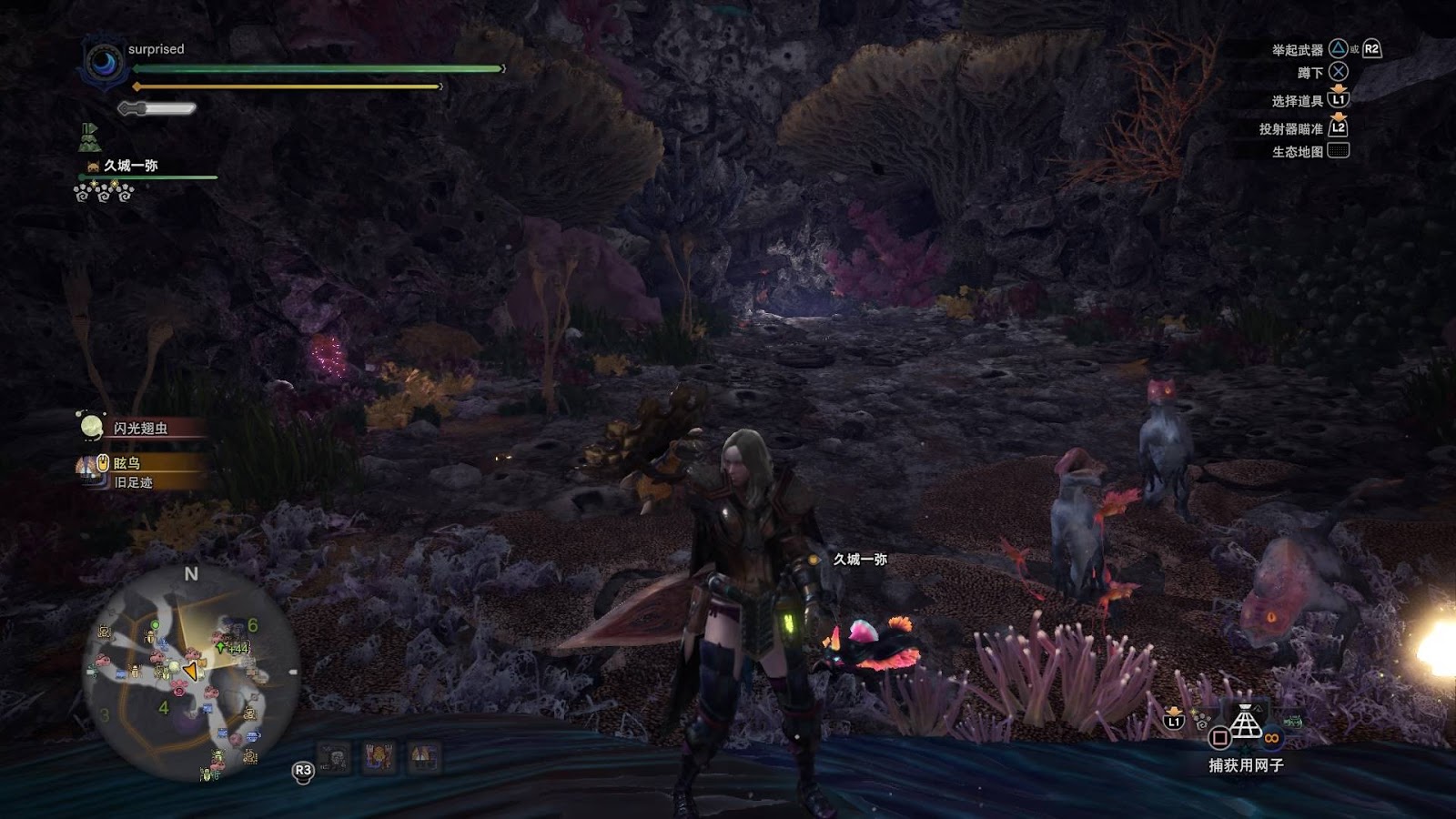Click the 闪光翅虫 notification
Screen dimensions: 1456x819
click(x=138, y=428)
